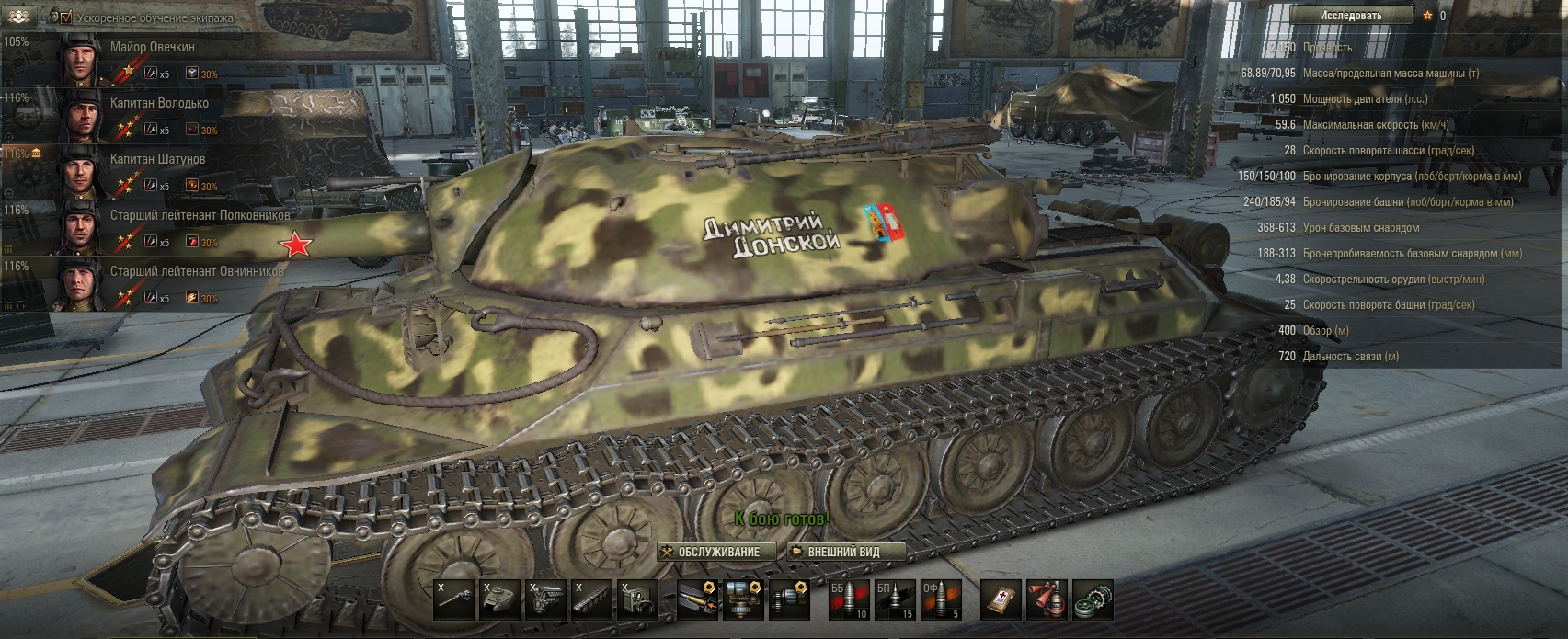This screenshot has height=639, width=1568.
Task: Select the first aid kit consumable
Action: pos(1000,599)
